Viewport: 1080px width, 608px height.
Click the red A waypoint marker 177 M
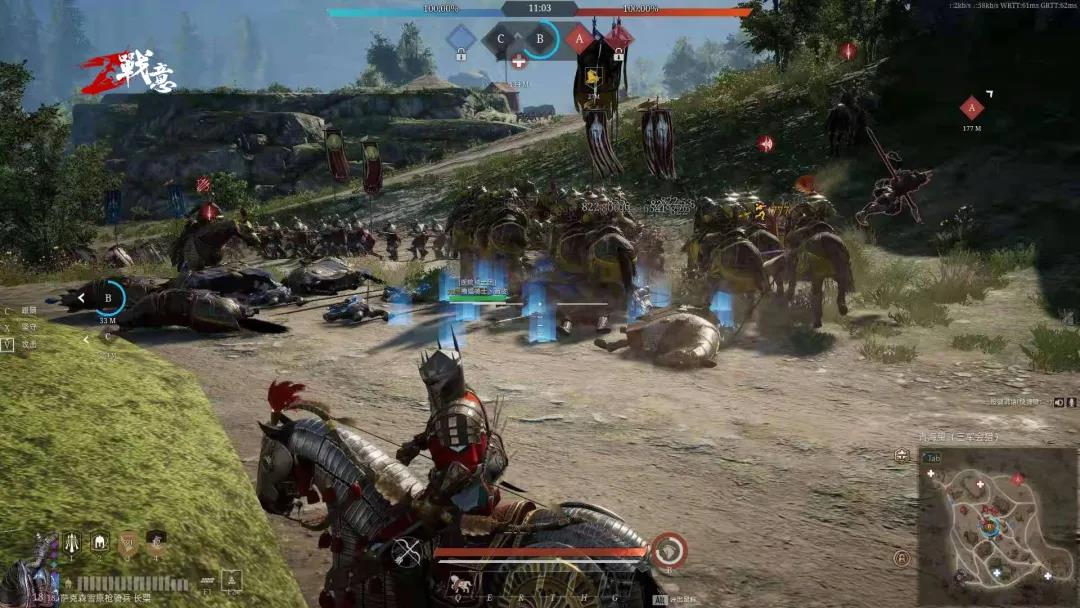pyautogui.click(x=971, y=108)
